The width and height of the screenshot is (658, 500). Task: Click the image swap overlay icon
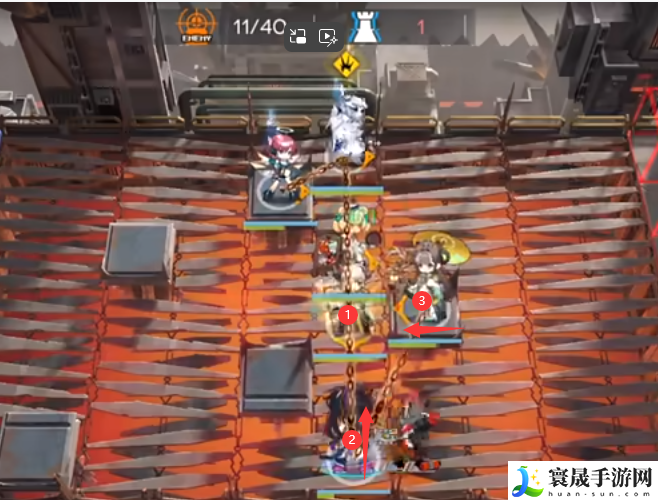click(x=297, y=37)
